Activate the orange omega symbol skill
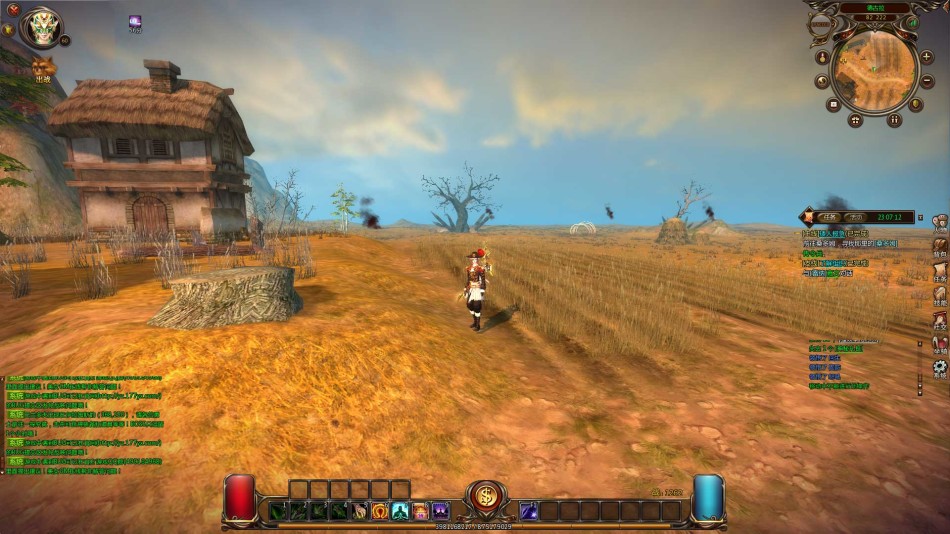This screenshot has height=534, width=950. 380,511
